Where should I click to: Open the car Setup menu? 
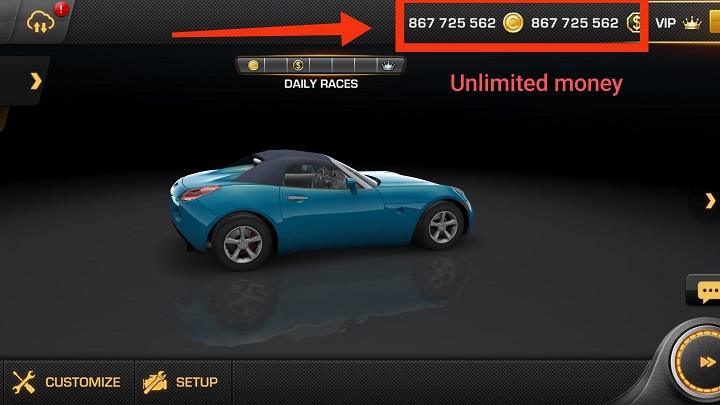(x=181, y=382)
